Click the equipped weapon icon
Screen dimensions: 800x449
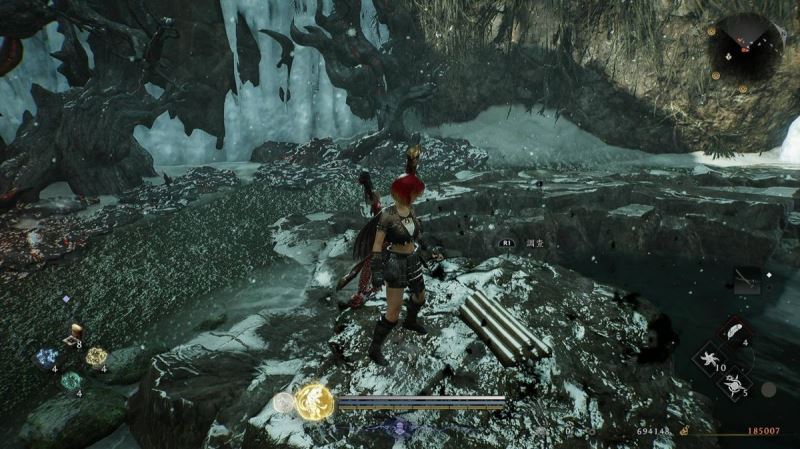click(x=745, y=282)
